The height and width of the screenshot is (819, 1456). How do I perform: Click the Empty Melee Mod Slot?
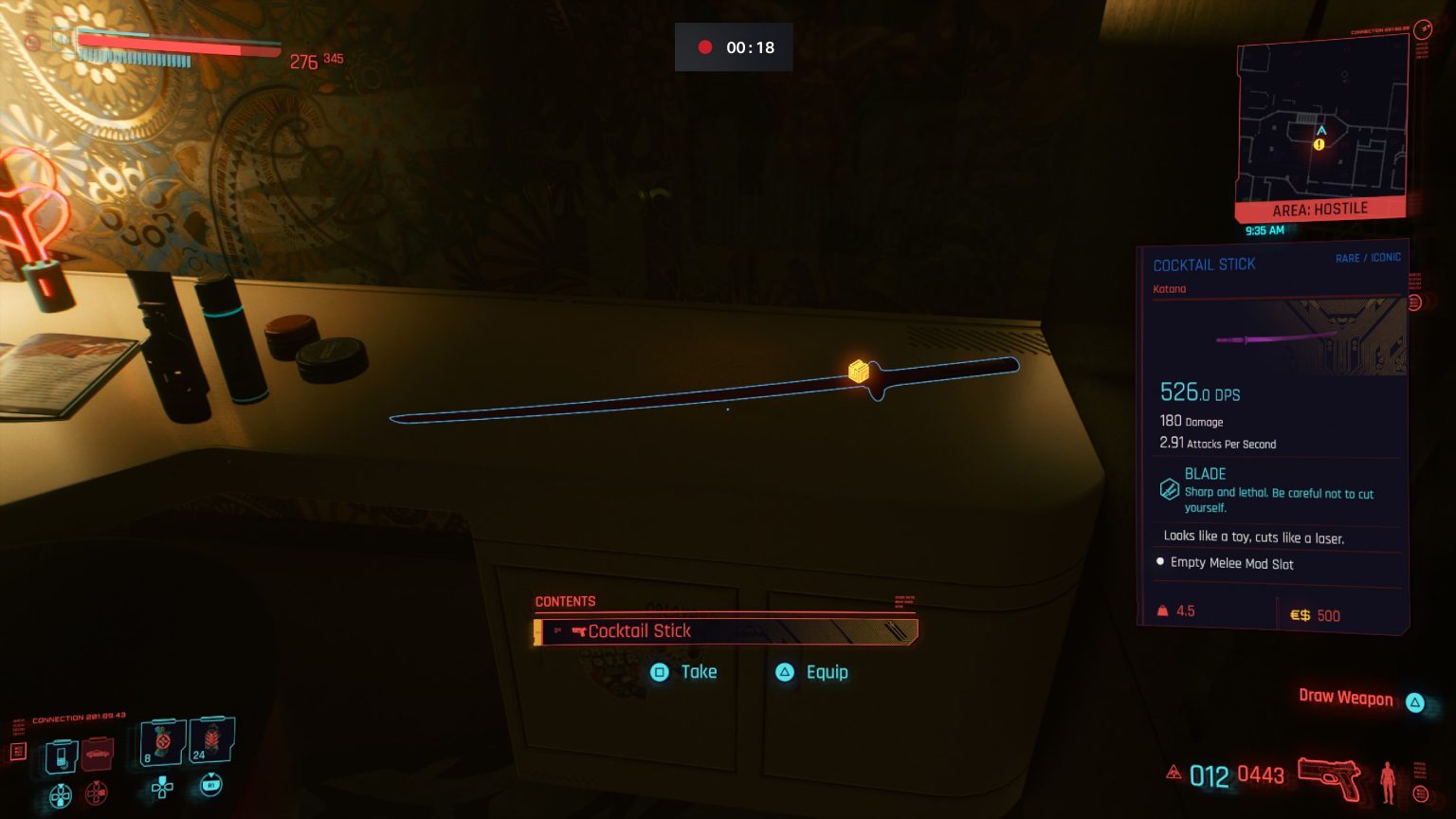(1231, 563)
